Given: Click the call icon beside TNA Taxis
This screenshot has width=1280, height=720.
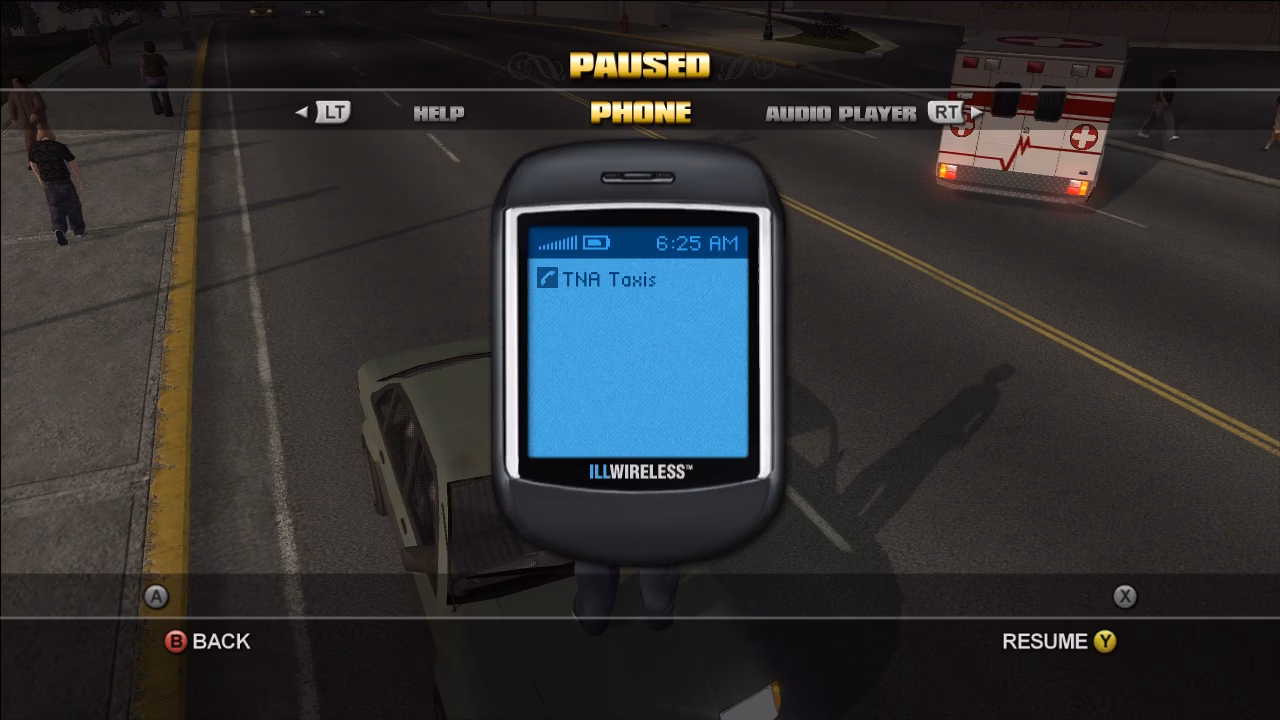Looking at the screenshot, I should pyautogui.click(x=546, y=277).
